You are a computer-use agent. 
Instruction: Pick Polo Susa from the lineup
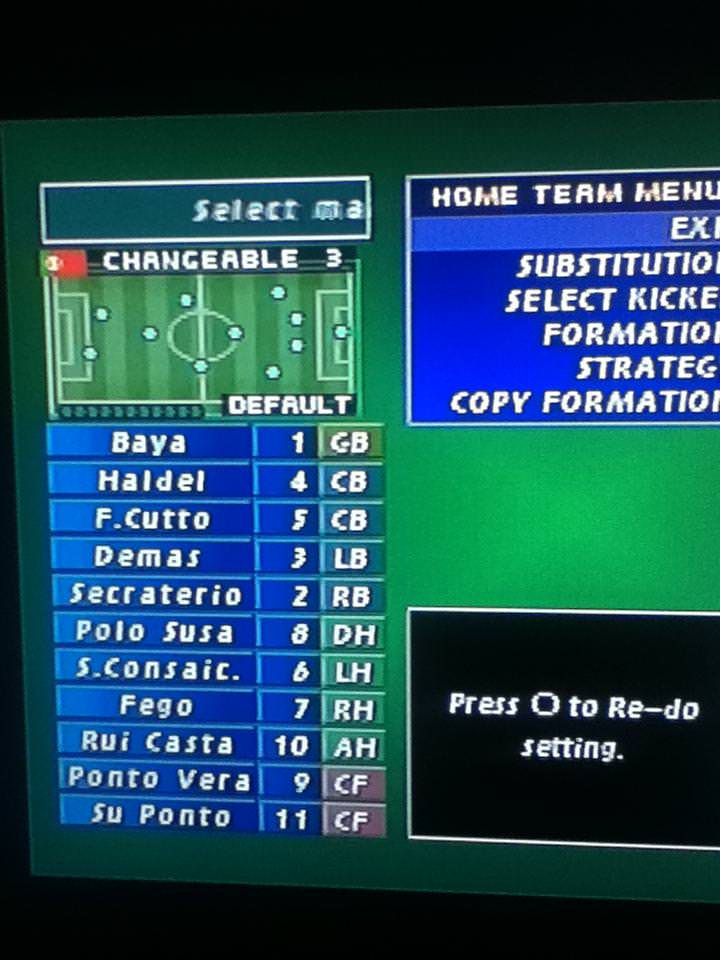[x=155, y=632]
